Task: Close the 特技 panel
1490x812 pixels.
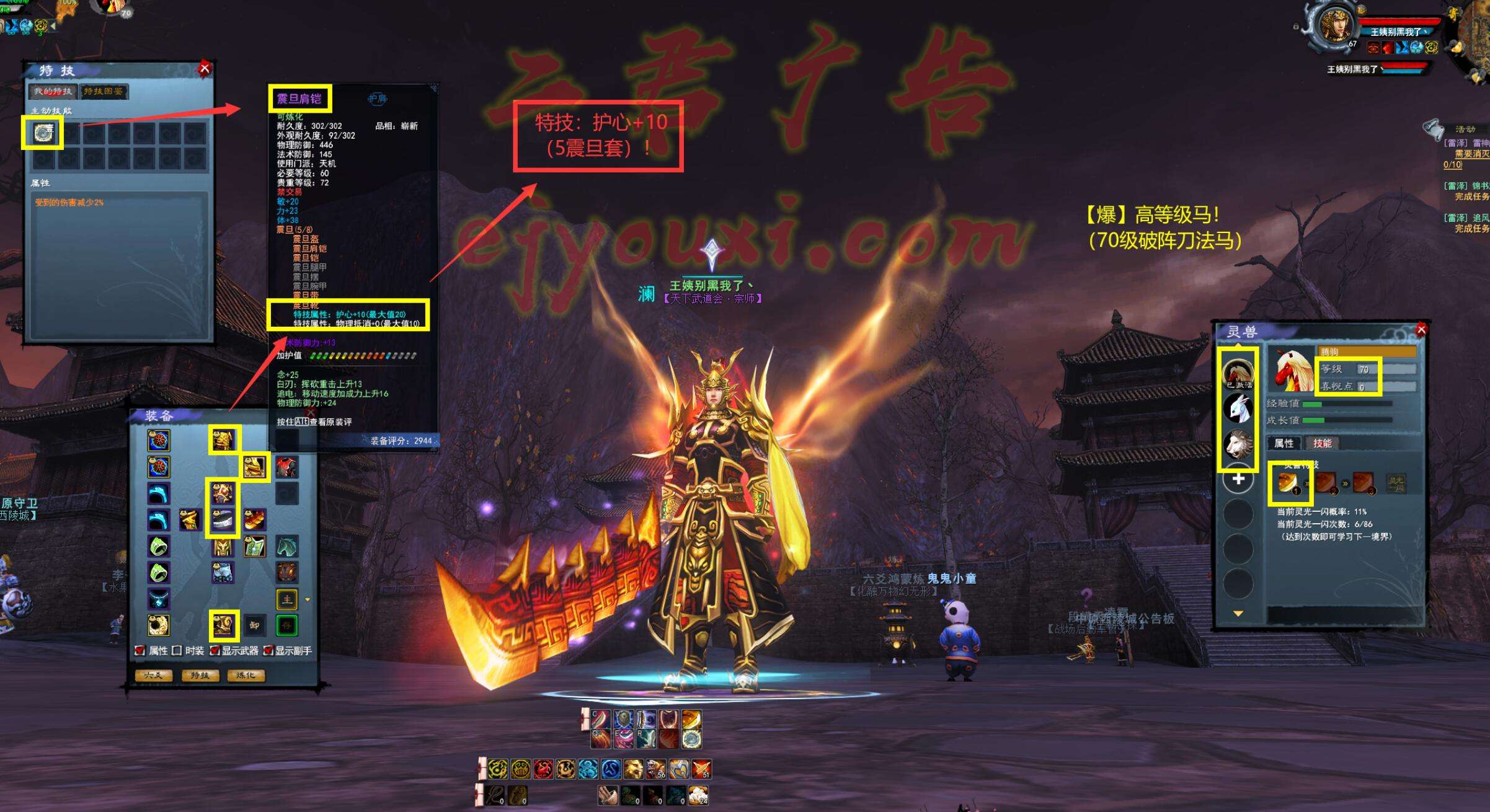Action: pyautogui.click(x=205, y=68)
